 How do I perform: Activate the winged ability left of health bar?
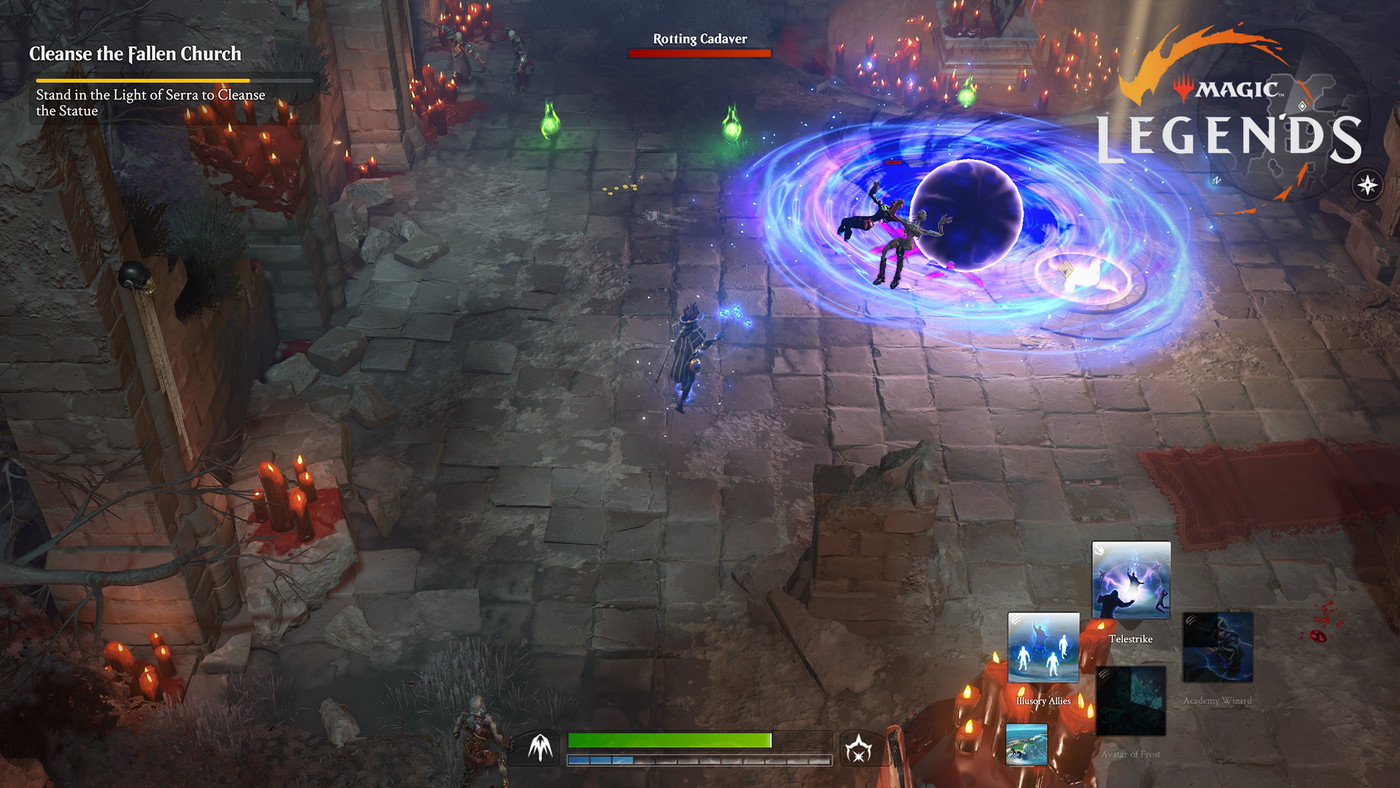click(542, 748)
